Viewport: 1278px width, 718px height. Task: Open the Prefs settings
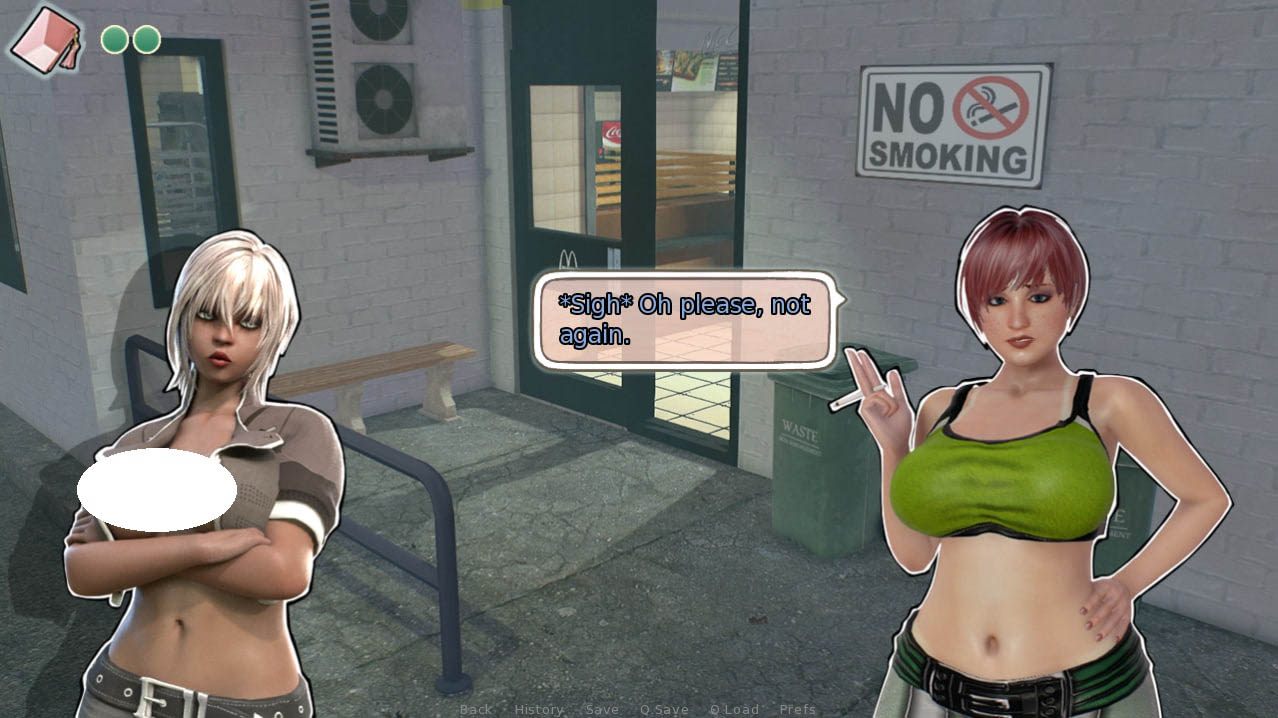coord(797,709)
